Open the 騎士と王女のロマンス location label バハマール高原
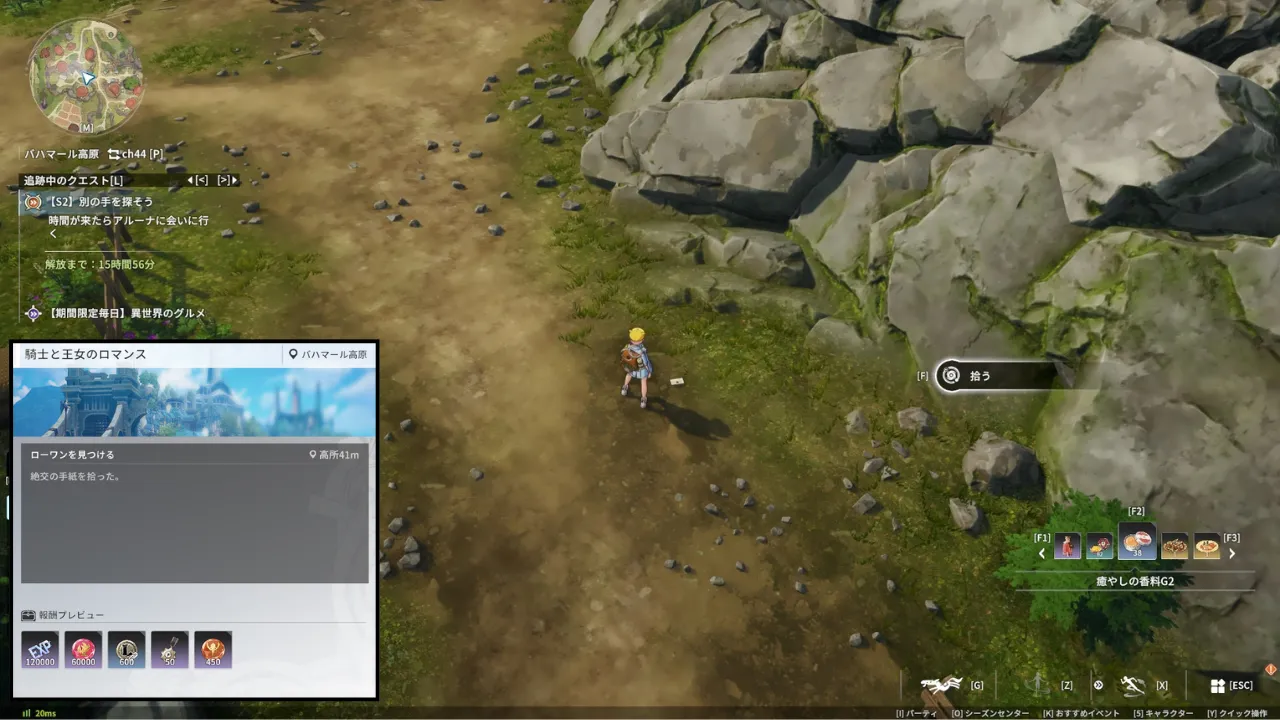This screenshot has height=720, width=1280. tap(327, 354)
